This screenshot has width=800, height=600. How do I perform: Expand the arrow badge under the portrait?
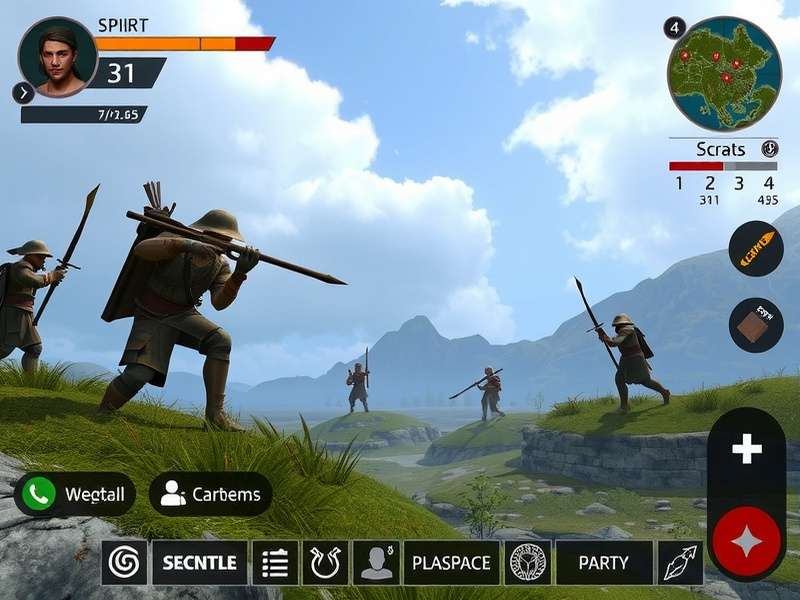[23, 93]
